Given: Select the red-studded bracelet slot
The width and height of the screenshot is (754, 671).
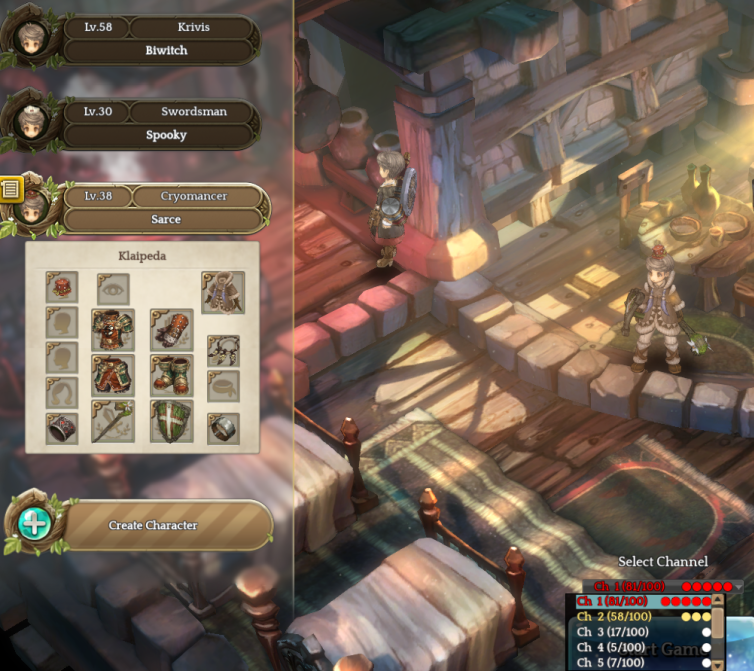Looking at the screenshot, I should point(62,427).
